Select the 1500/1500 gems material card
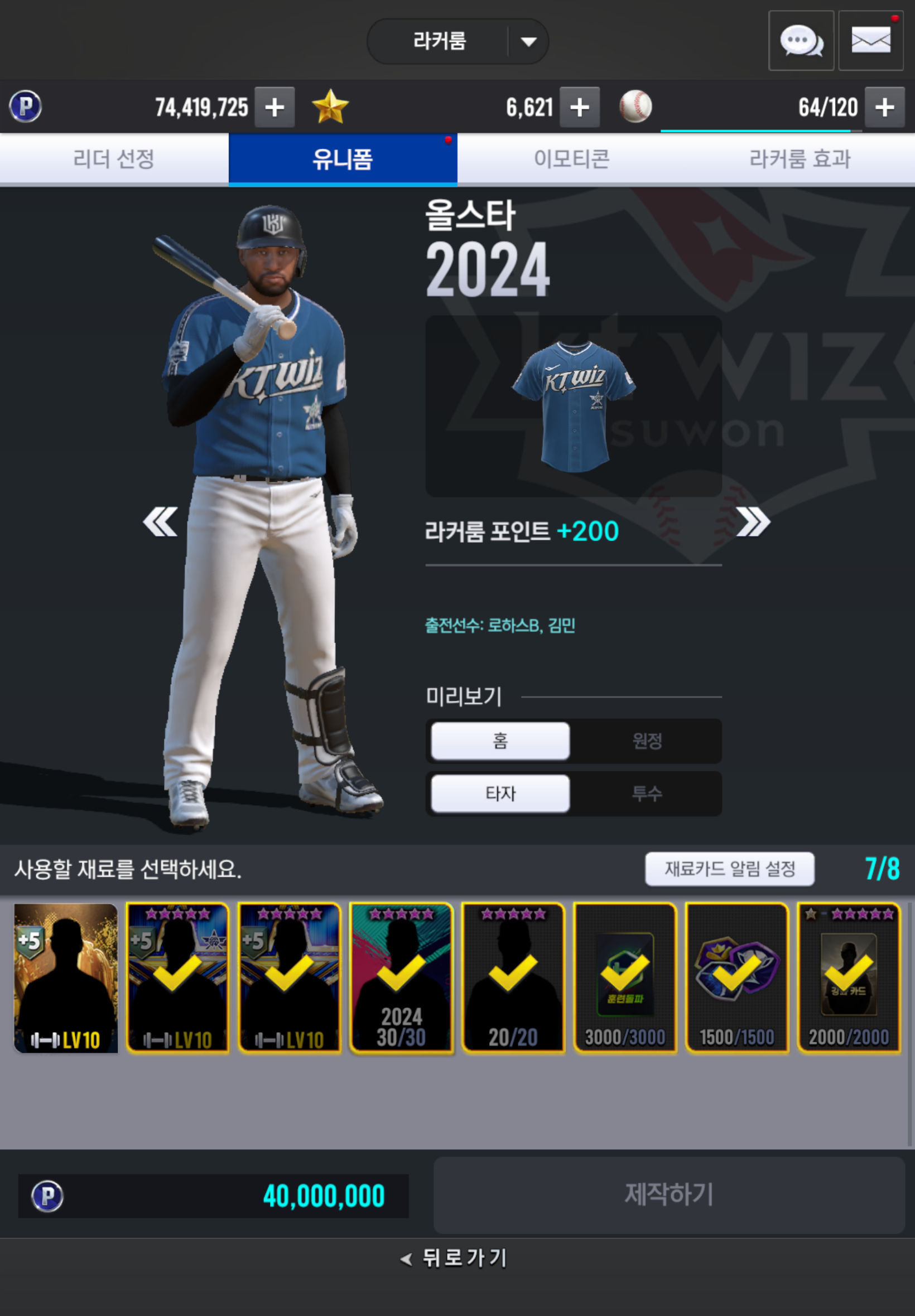This screenshot has width=915, height=1316. (736, 978)
